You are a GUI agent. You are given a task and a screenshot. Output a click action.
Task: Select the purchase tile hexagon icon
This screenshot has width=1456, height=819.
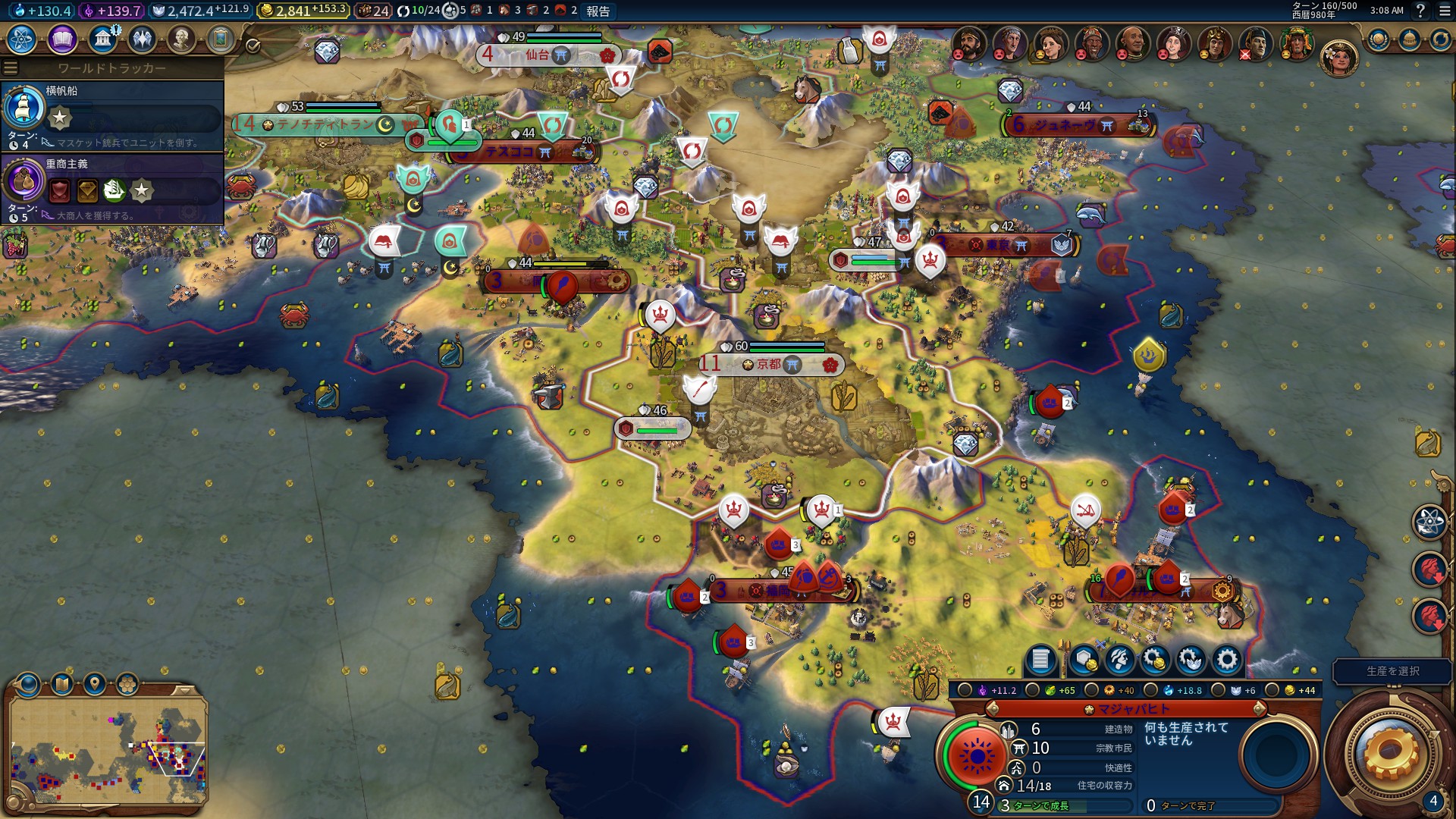[1084, 660]
